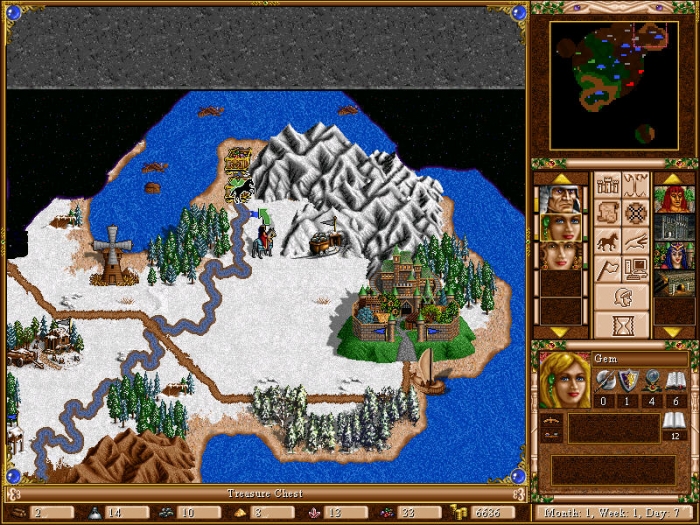Select the red-haired portrait in the right list
The height and width of the screenshot is (525, 700).
(x=674, y=199)
